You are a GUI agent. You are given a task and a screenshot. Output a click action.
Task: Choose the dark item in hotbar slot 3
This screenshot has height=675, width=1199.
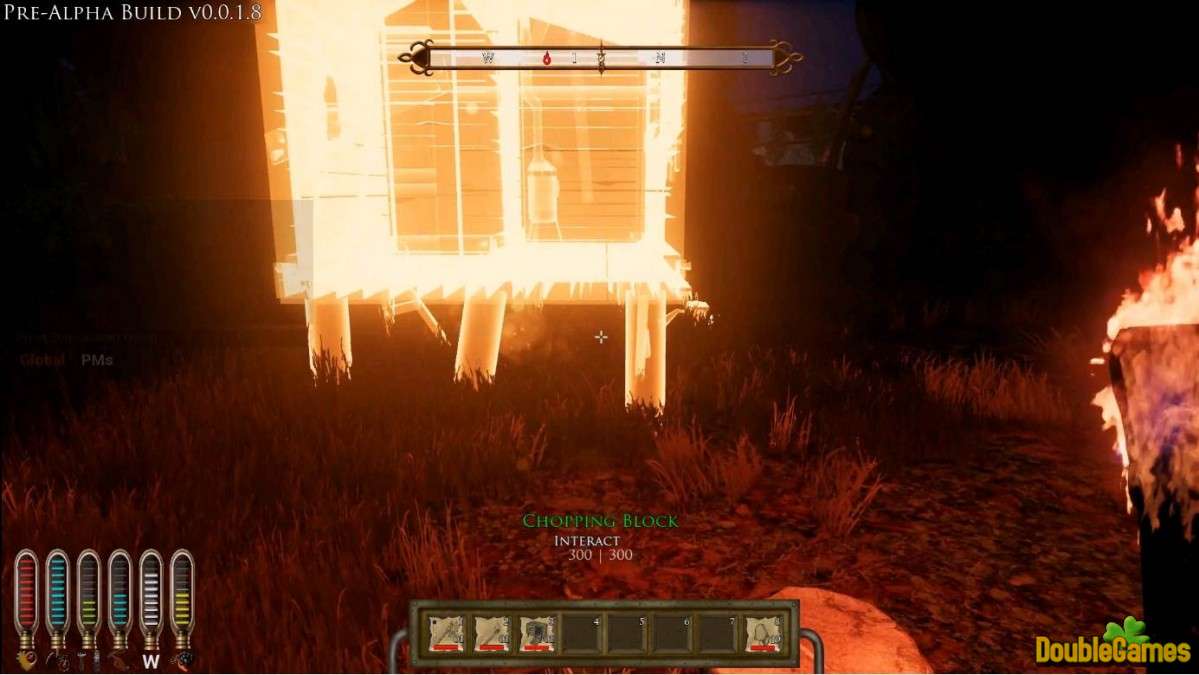pos(537,633)
